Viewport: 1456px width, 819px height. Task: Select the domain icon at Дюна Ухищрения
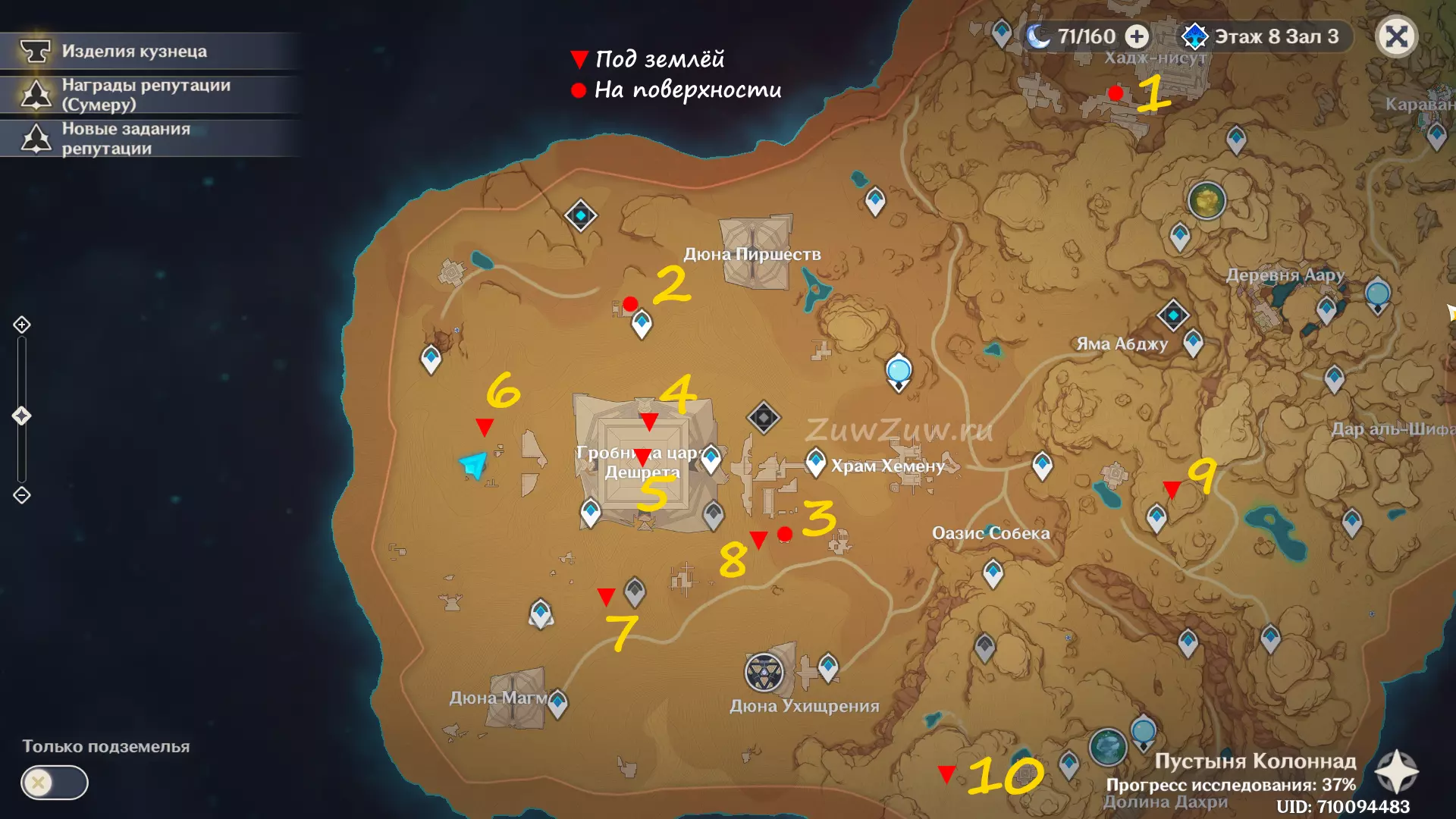click(x=764, y=672)
